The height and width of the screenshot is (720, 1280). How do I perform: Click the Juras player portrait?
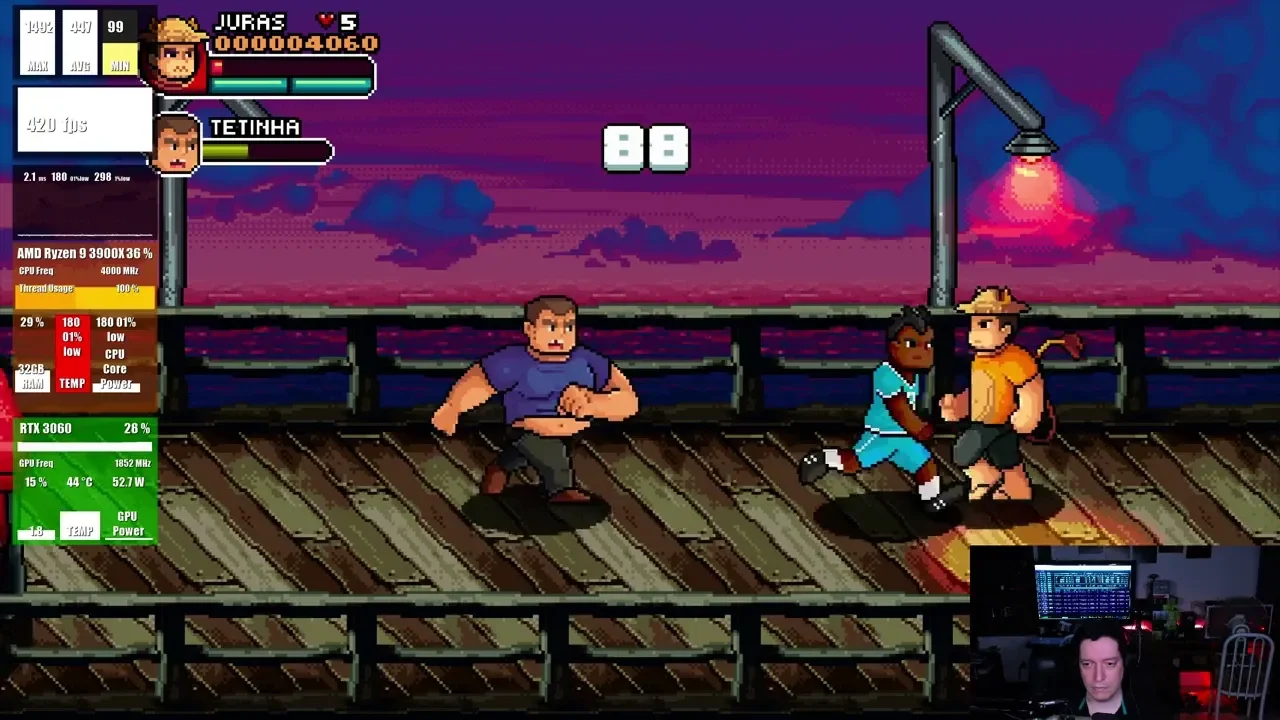pyautogui.click(x=178, y=55)
